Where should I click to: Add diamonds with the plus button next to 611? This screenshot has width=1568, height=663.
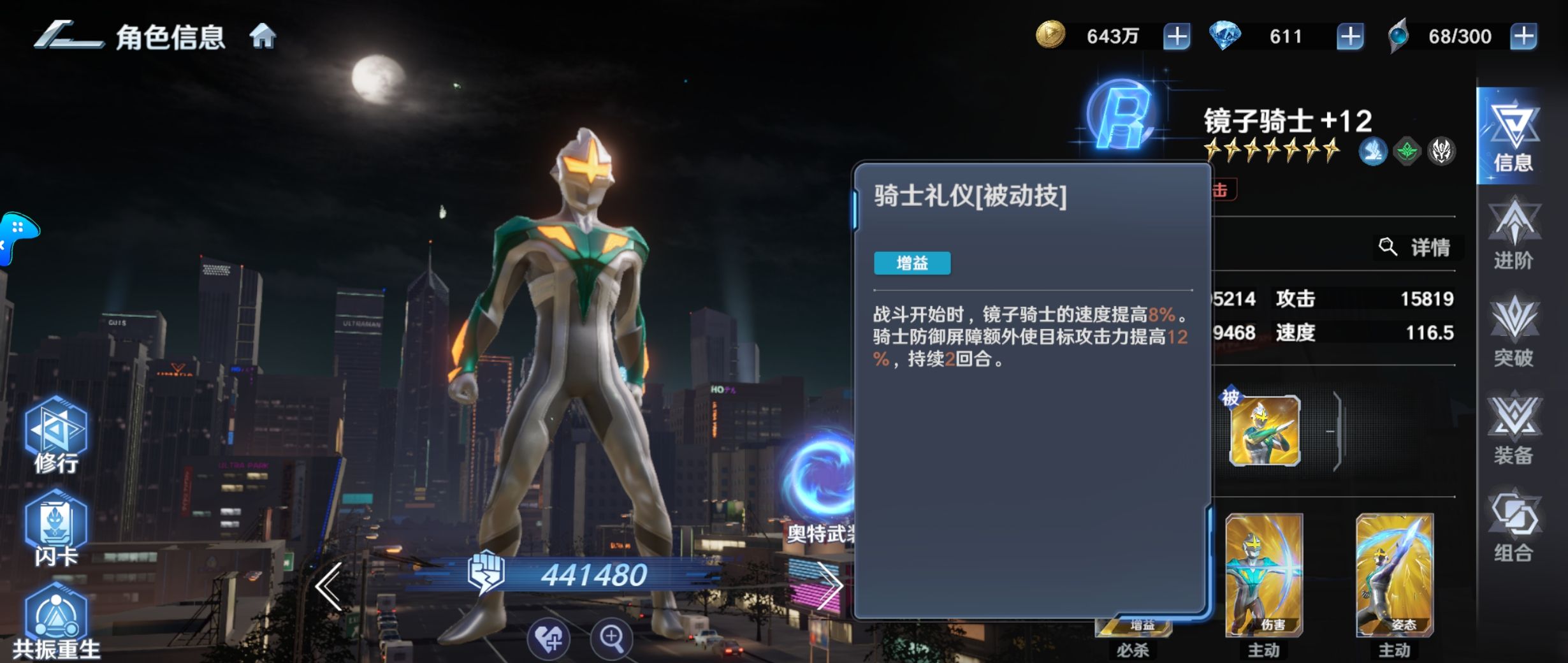pyautogui.click(x=1350, y=36)
